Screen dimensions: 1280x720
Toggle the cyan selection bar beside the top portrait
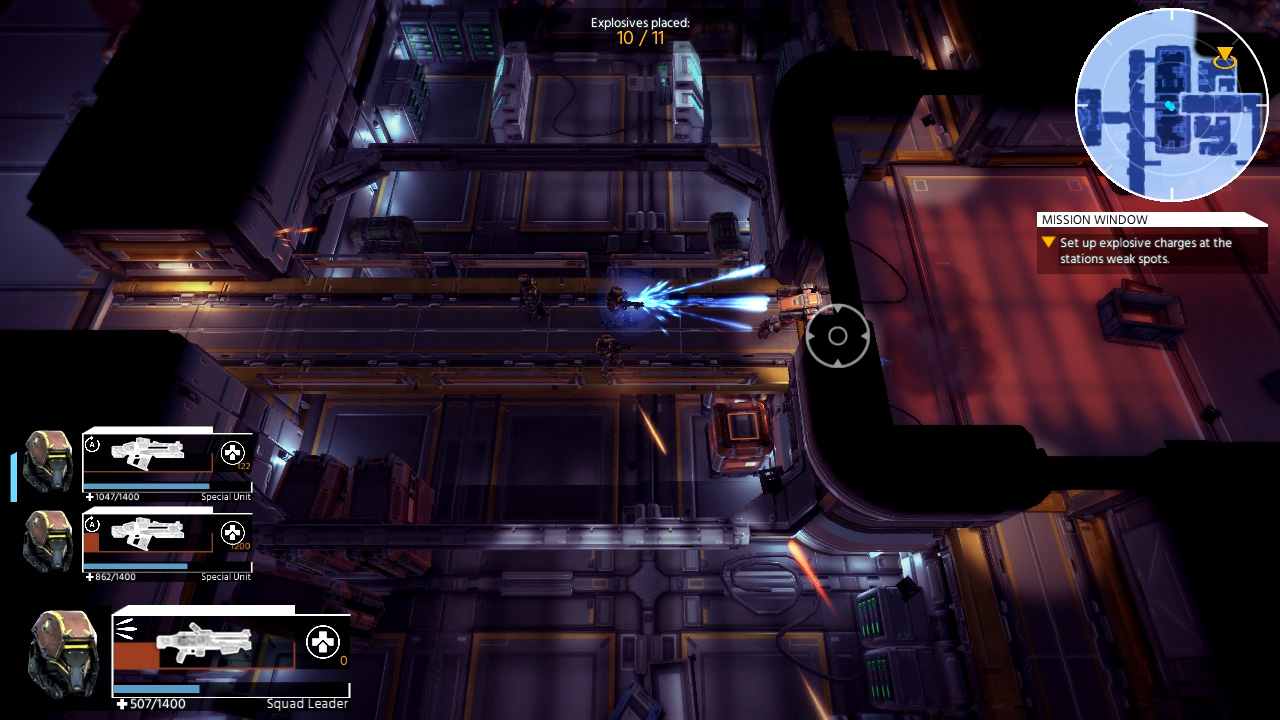[x=12, y=474]
